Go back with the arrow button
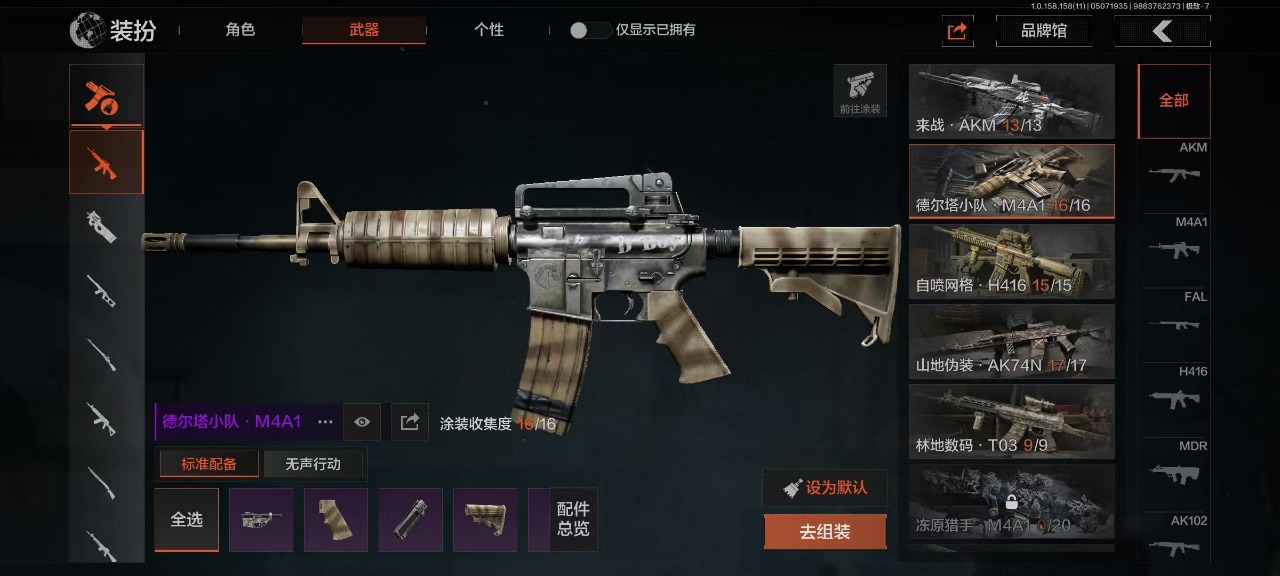The width and height of the screenshot is (1280, 576). tap(1162, 31)
